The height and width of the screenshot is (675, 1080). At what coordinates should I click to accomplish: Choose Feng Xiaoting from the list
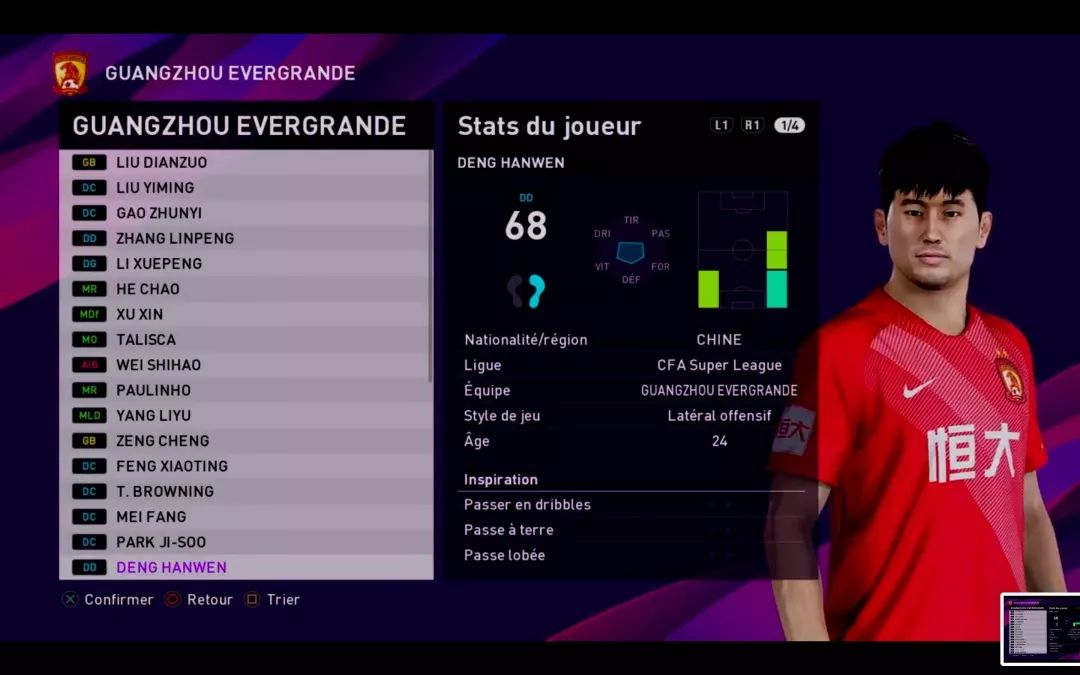(245, 466)
